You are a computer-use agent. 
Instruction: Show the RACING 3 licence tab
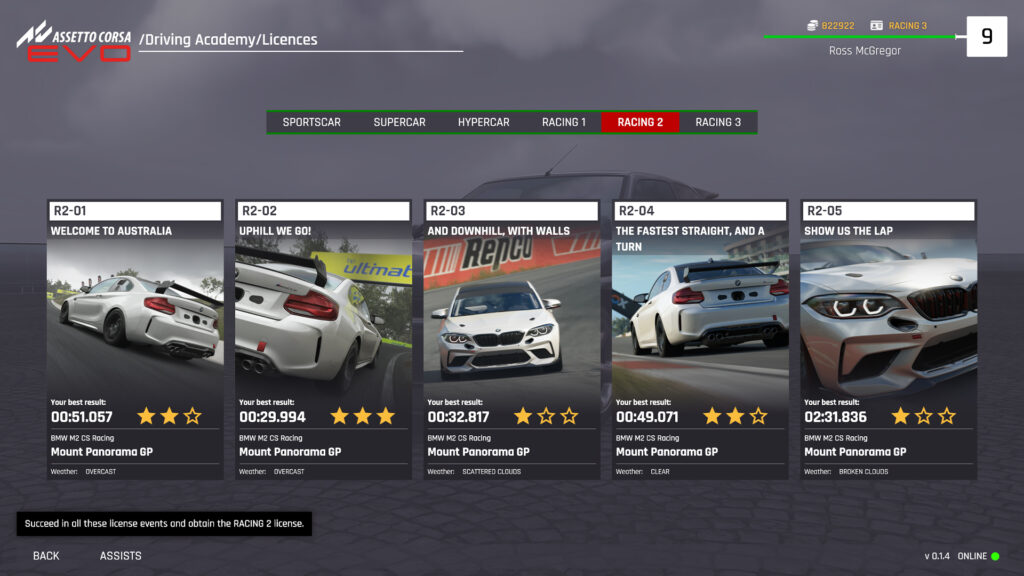[718, 122]
